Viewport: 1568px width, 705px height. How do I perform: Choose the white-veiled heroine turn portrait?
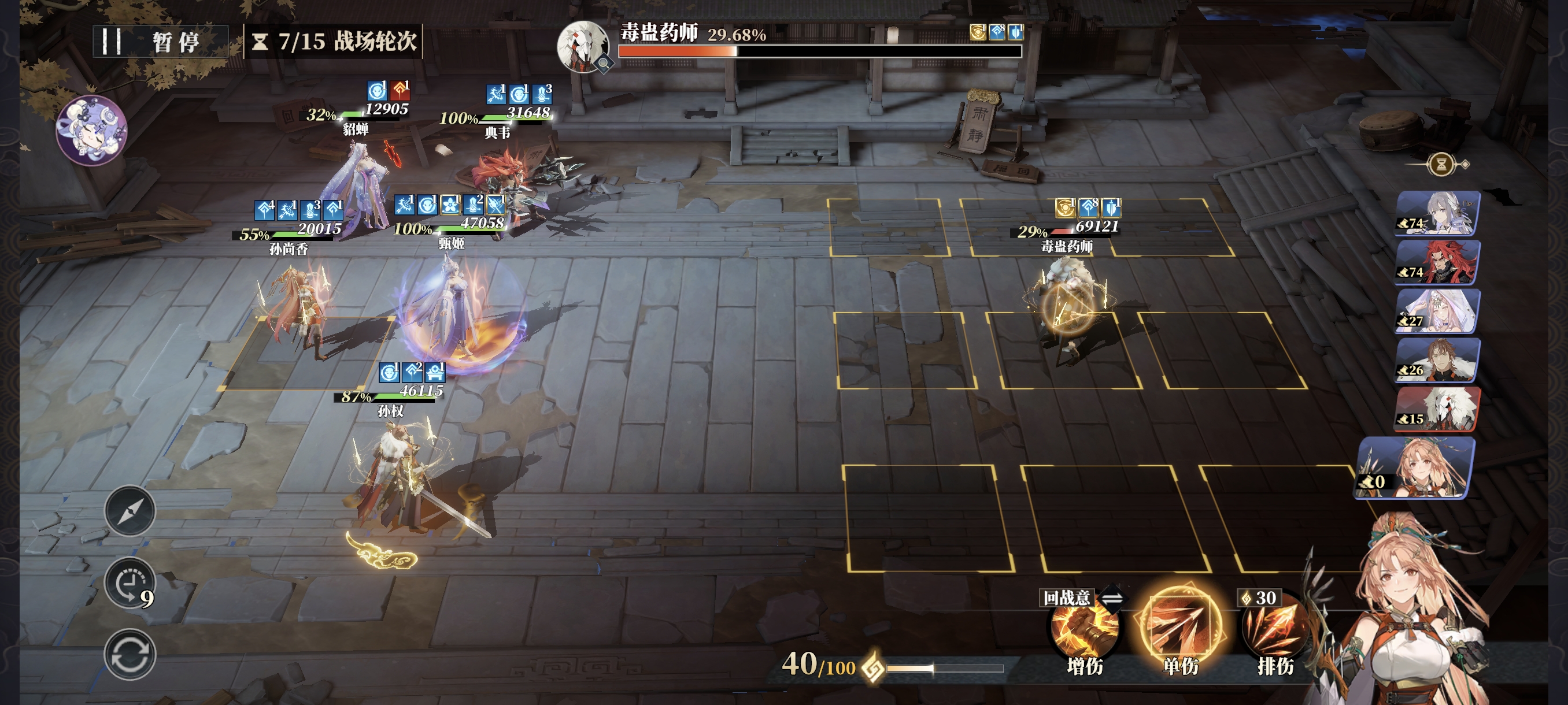click(1437, 311)
